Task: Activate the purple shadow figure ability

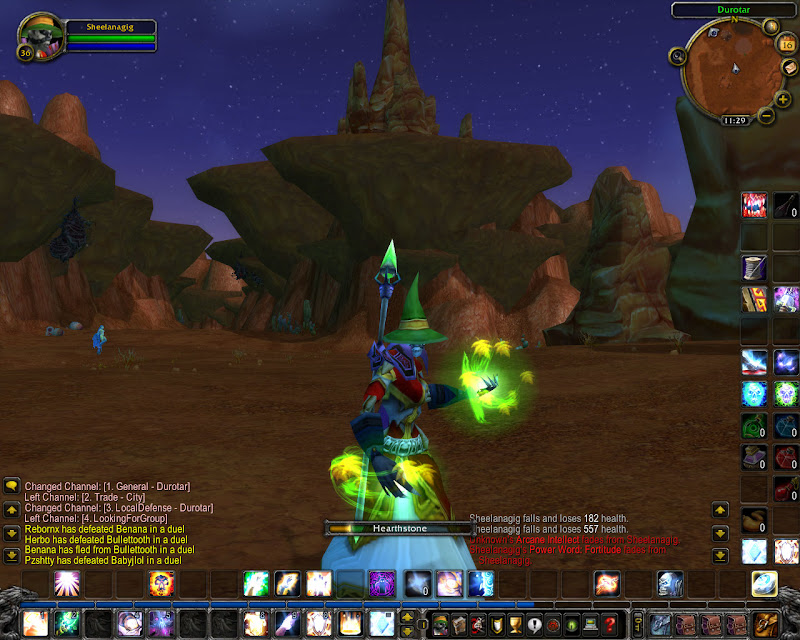Action: click(383, 583)
